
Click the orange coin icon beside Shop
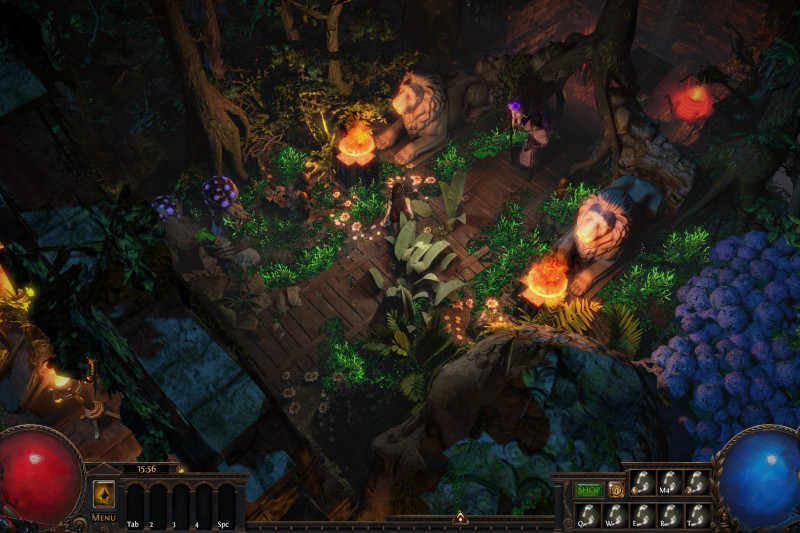pyautogui.click(x=616, y=490)
